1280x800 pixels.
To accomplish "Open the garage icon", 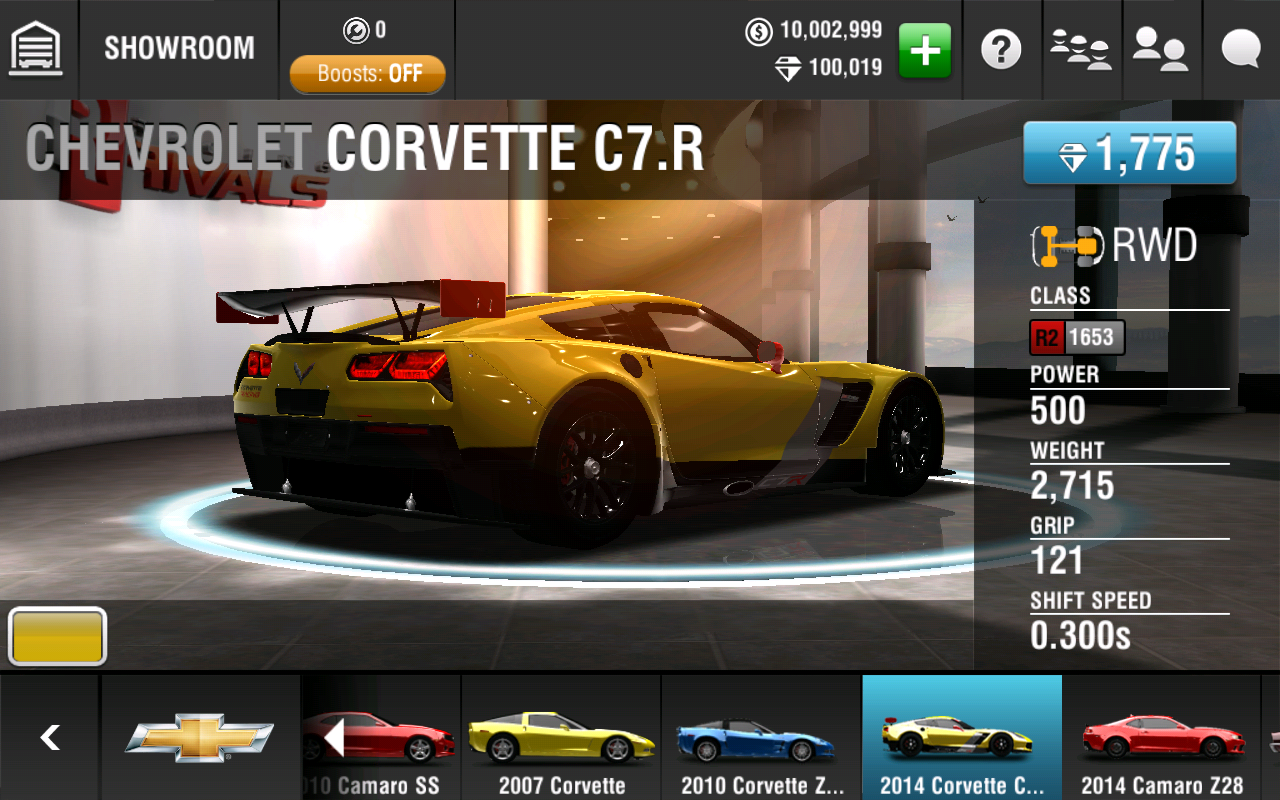I will click(36, 48).
